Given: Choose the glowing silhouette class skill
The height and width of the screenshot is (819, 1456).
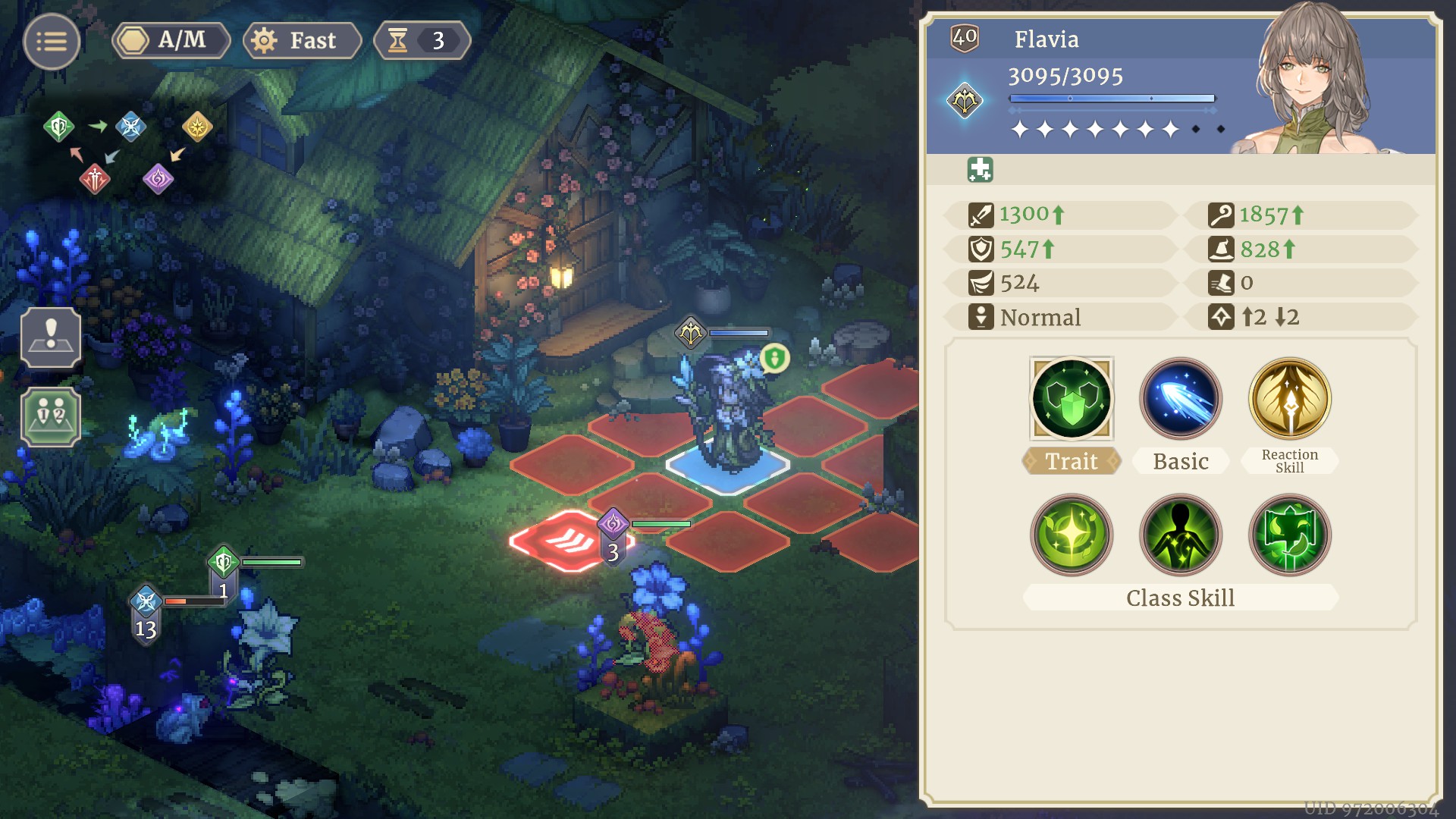Looking at the screenshot, I should point(1180,535).
